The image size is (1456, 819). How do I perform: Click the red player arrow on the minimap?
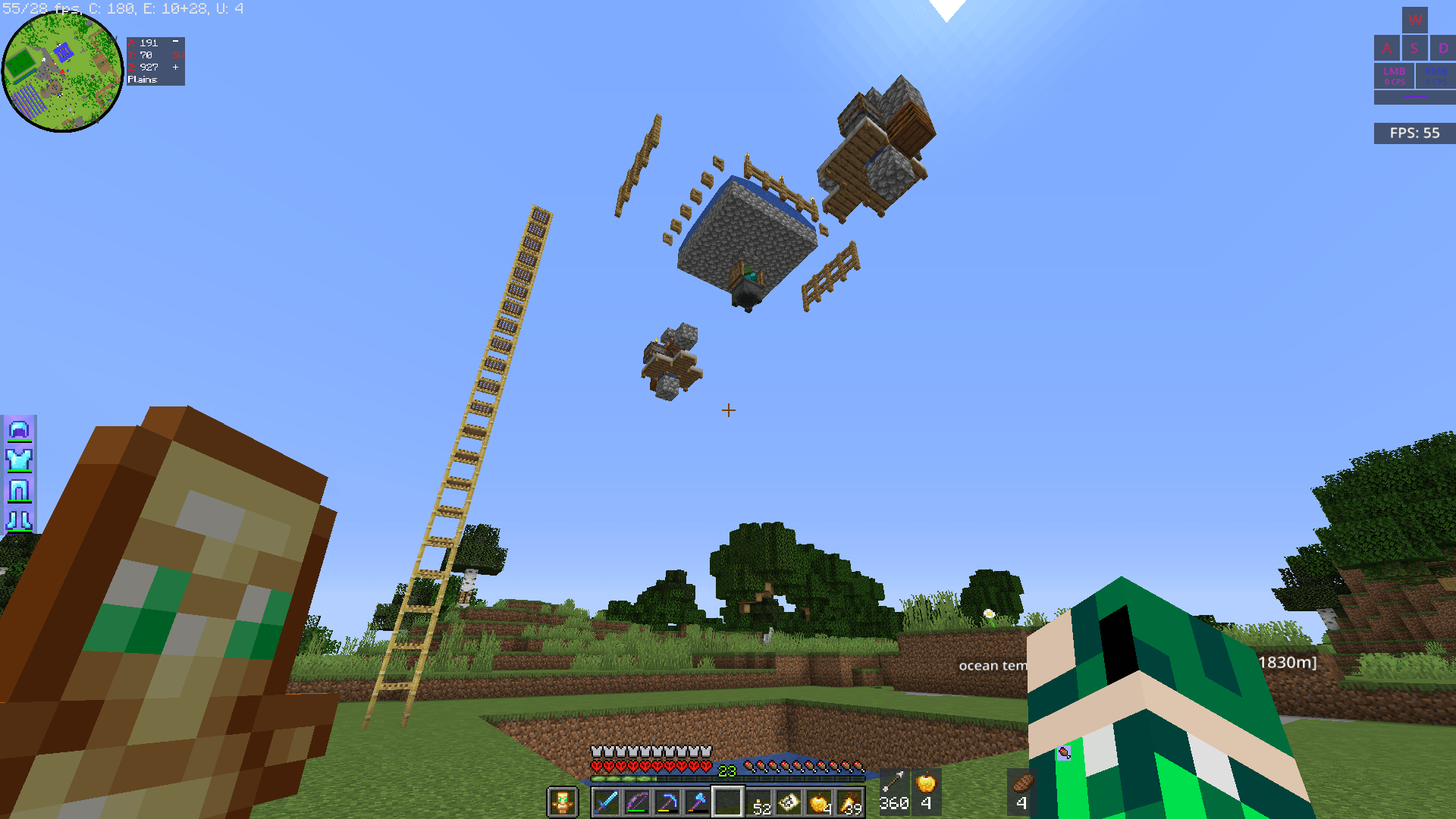[x=62, y=70]
